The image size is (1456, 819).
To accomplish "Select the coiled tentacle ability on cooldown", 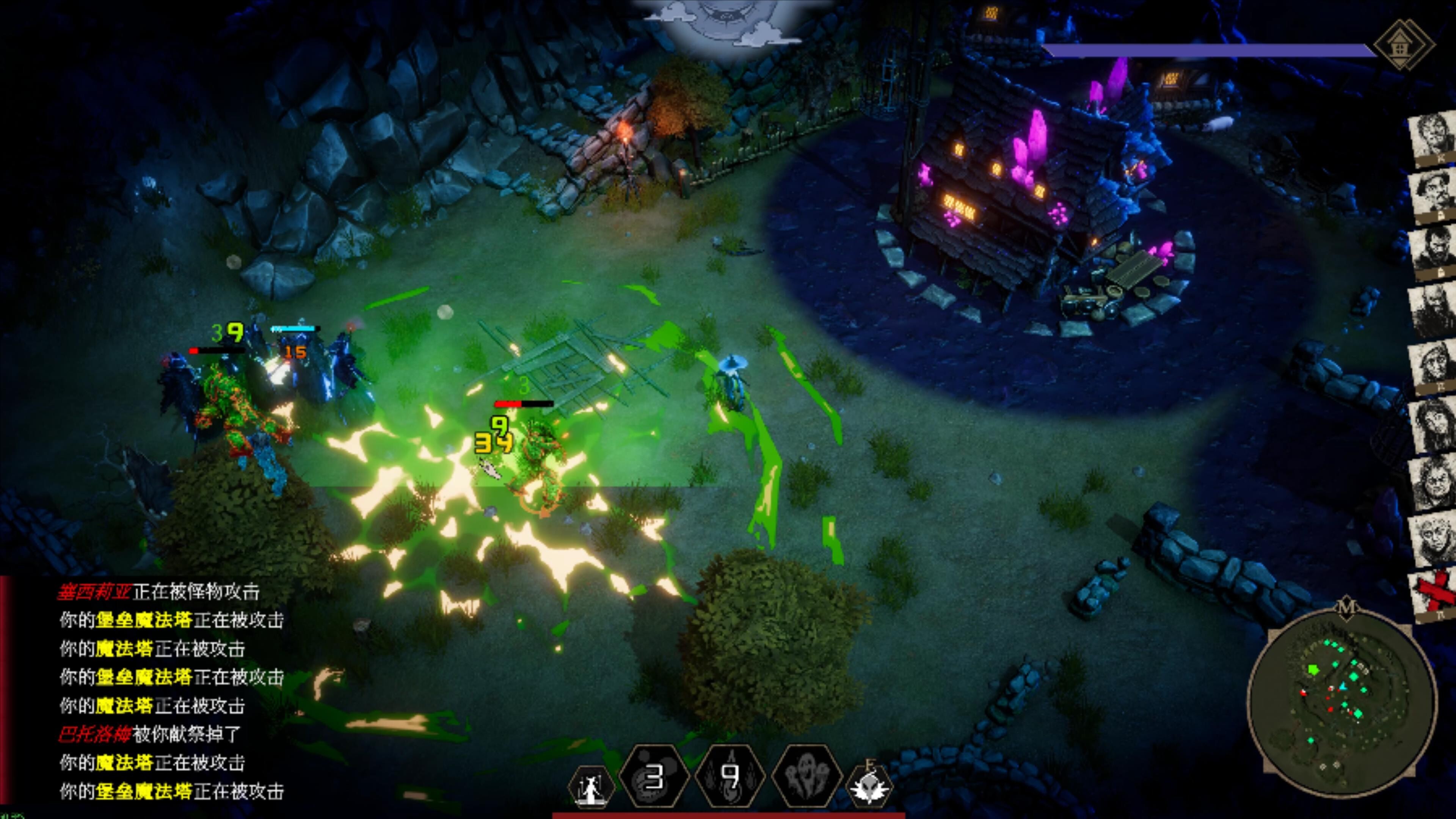I will (654, 779).
